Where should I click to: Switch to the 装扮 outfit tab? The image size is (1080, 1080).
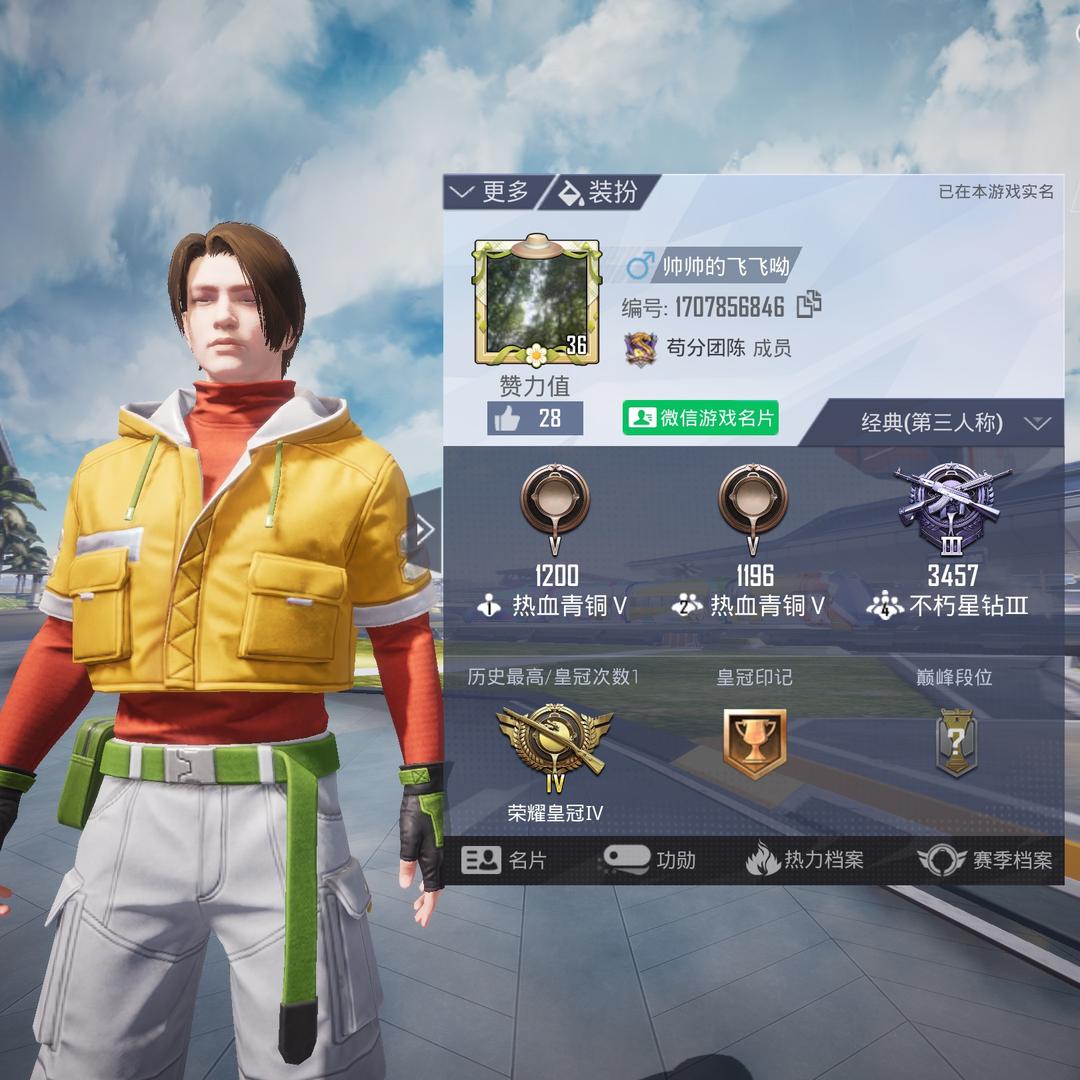coord(600,192)
